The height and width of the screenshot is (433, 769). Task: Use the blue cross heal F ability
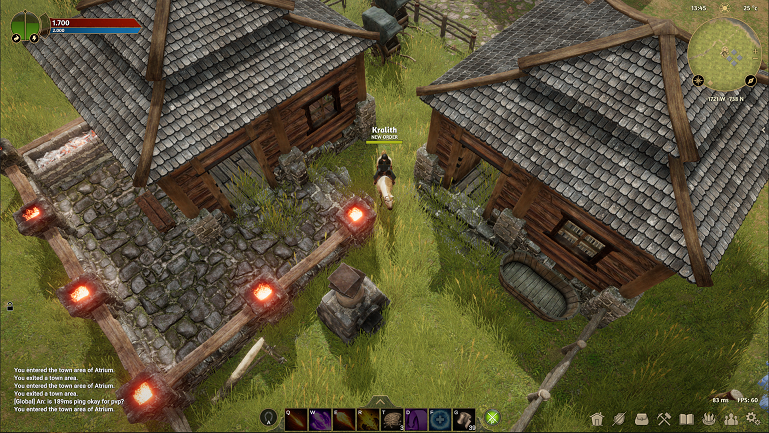[441, 420]
